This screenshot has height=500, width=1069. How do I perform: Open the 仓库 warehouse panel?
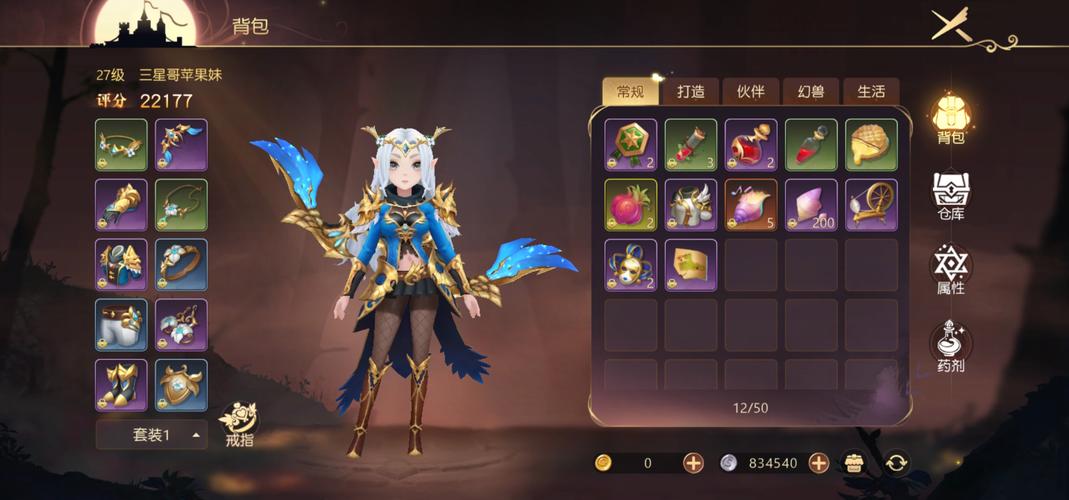(950, 195)
